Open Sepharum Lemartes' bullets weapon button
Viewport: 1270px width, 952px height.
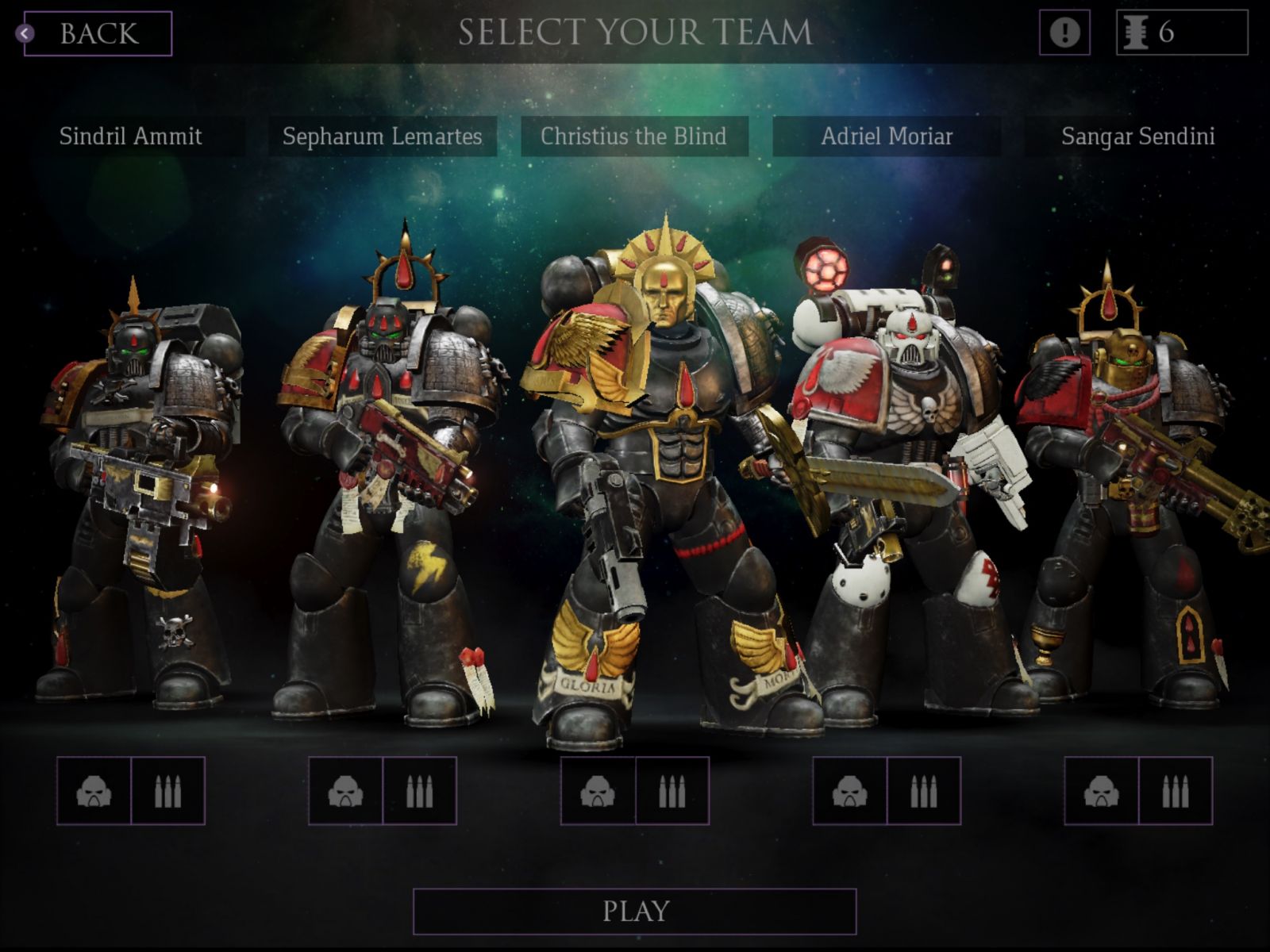coord(419,791)
